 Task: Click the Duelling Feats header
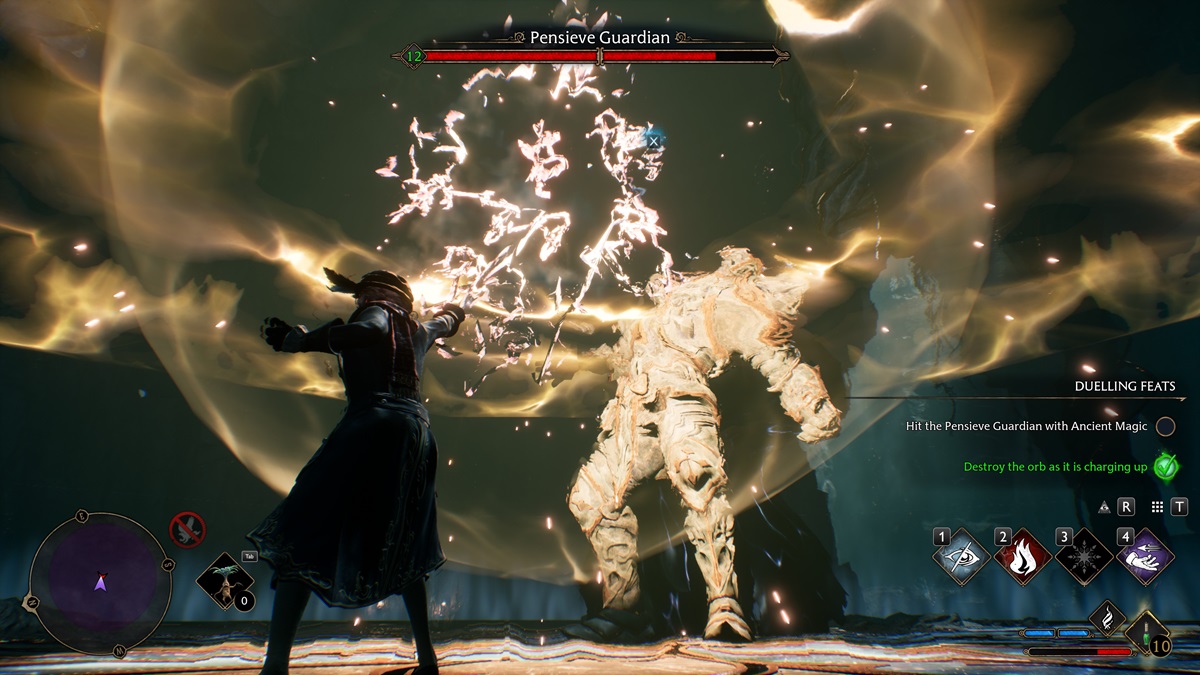pyautogui.click(x=1124, y=386)
